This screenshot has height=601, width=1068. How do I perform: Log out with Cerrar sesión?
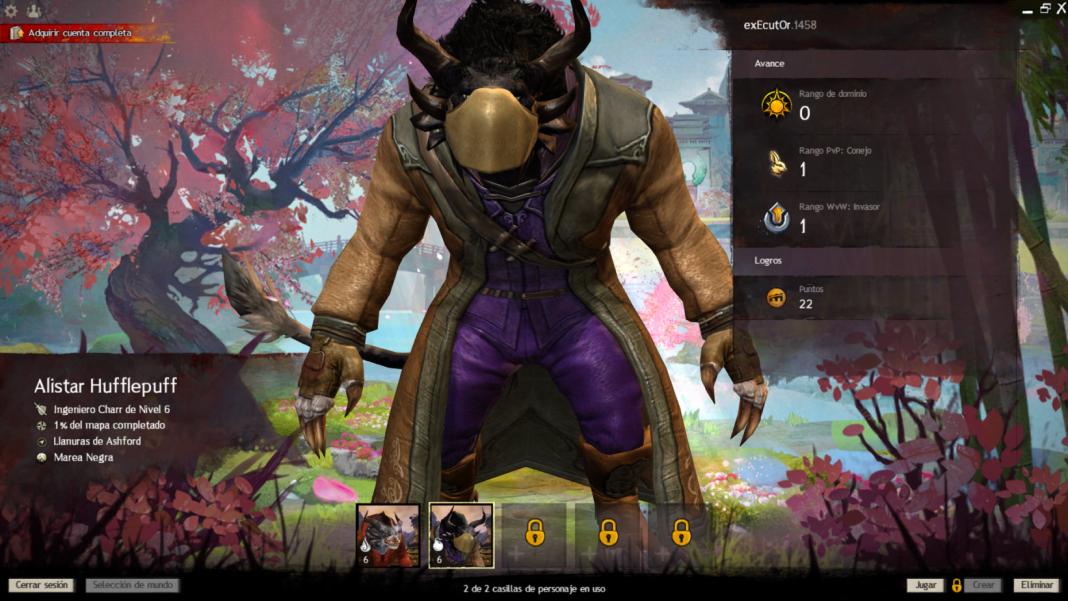click(42, 585)
